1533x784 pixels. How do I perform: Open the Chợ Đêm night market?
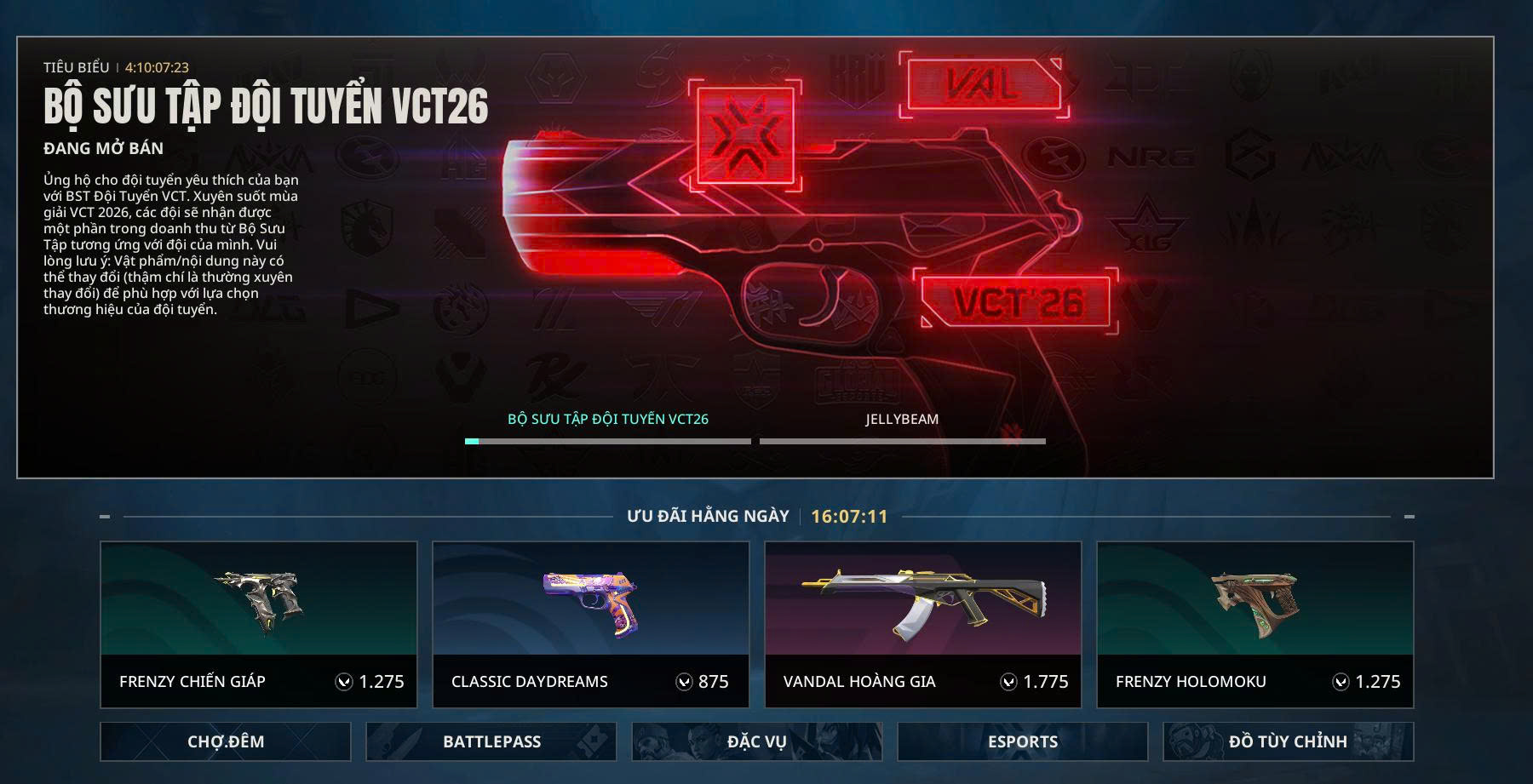tap(226, 741)
